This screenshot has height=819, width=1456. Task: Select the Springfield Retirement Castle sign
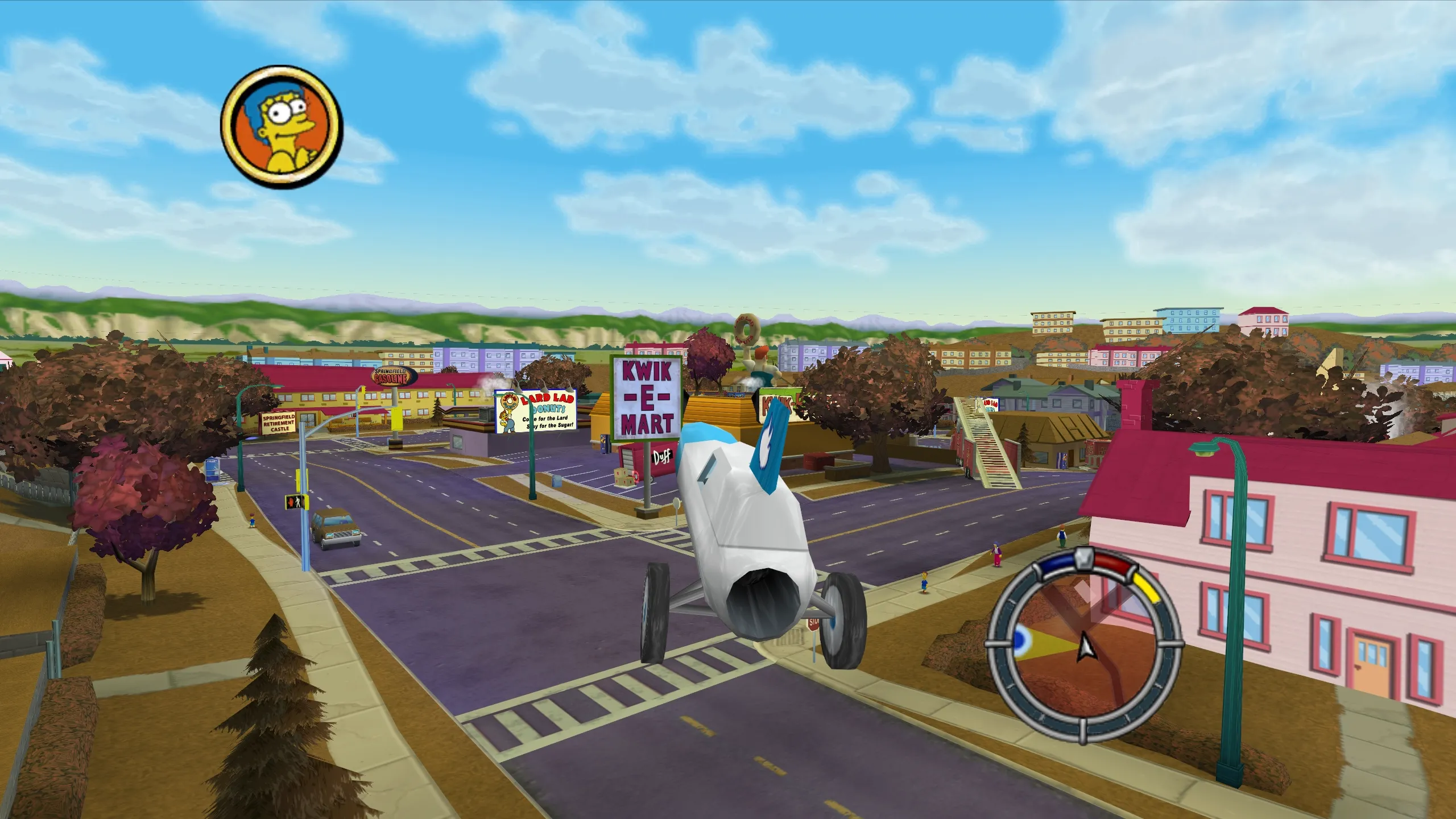coord(277,424)
